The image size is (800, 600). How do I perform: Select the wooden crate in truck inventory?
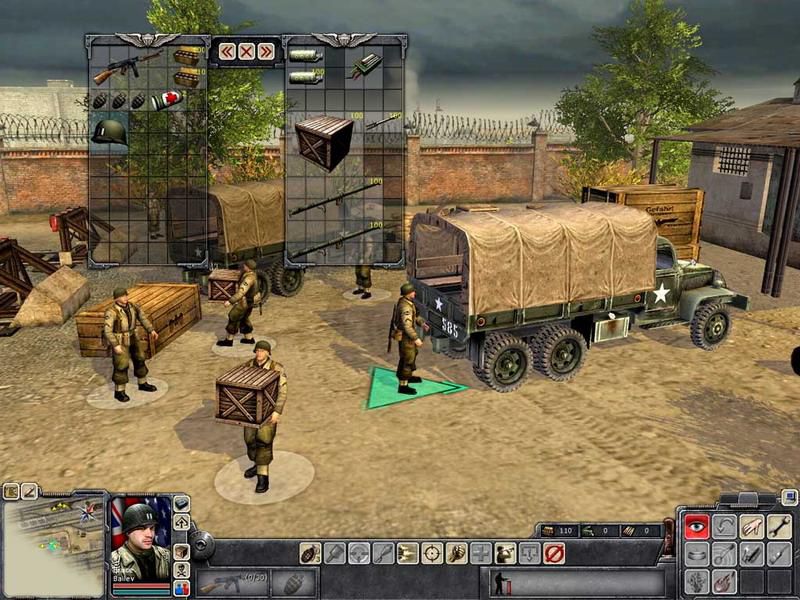(x=323, y=142)
